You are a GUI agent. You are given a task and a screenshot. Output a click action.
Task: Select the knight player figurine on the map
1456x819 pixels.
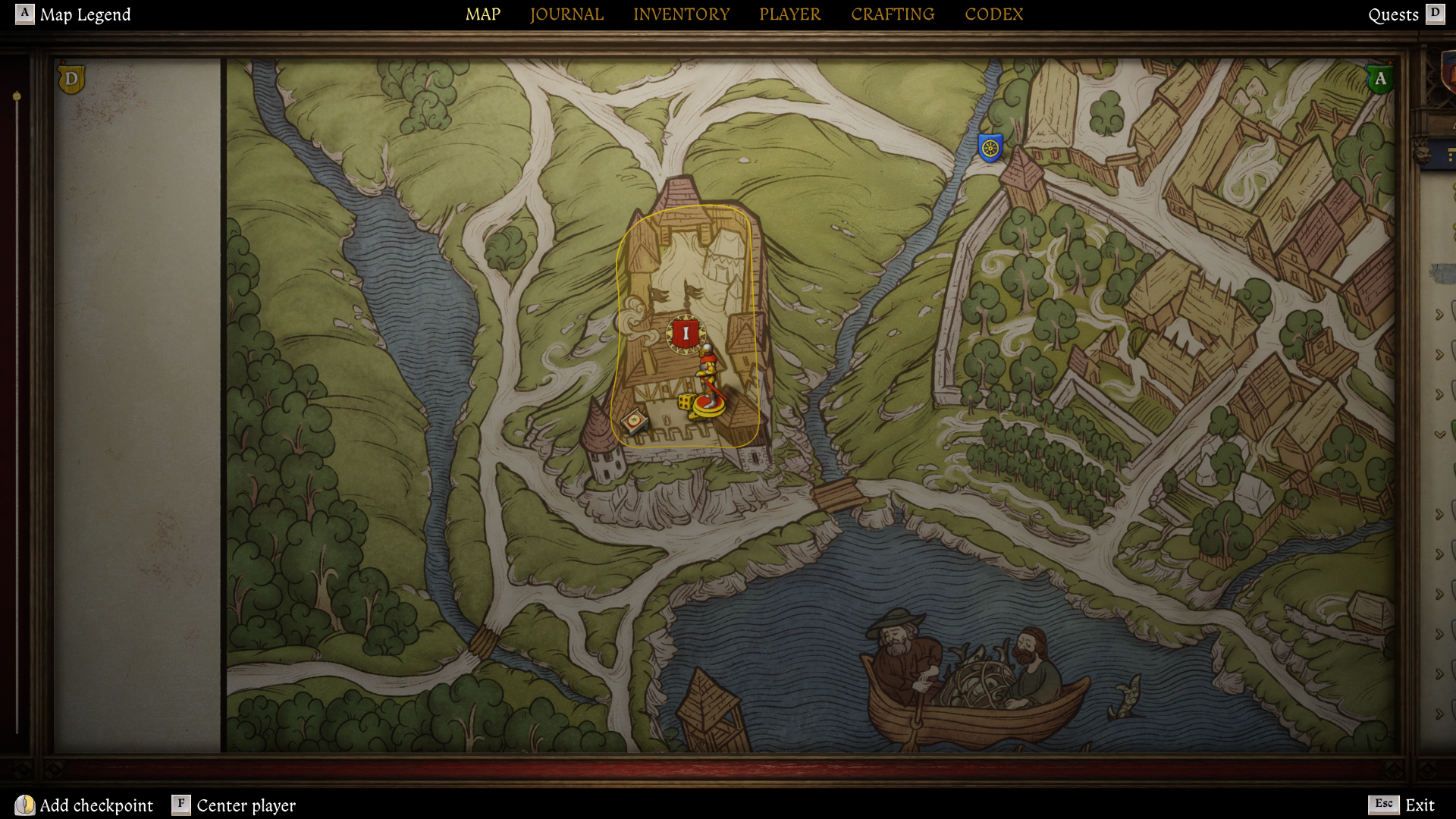click(x=707, y=375)
